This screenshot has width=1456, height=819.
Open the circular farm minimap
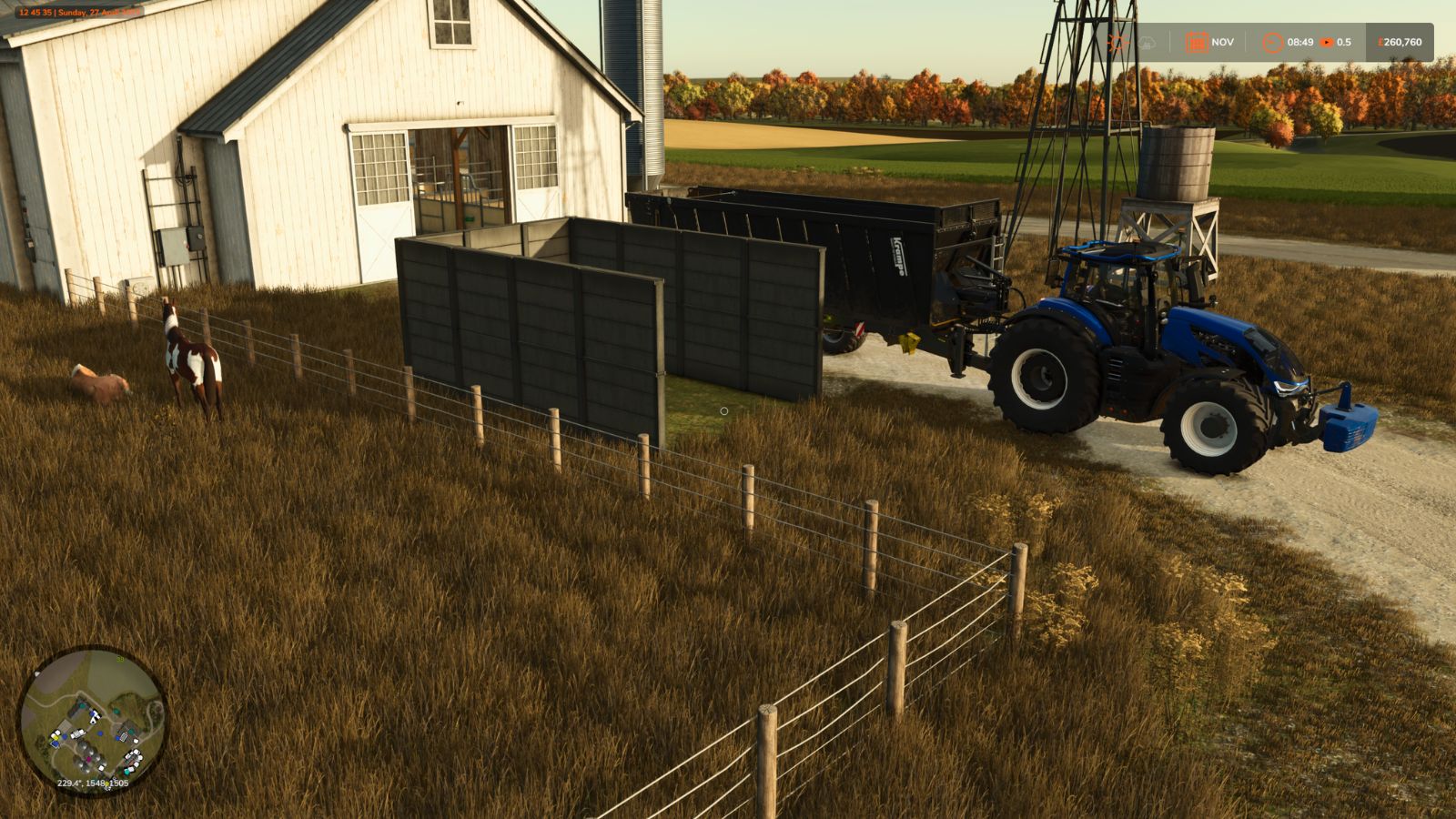coord(93,720)
